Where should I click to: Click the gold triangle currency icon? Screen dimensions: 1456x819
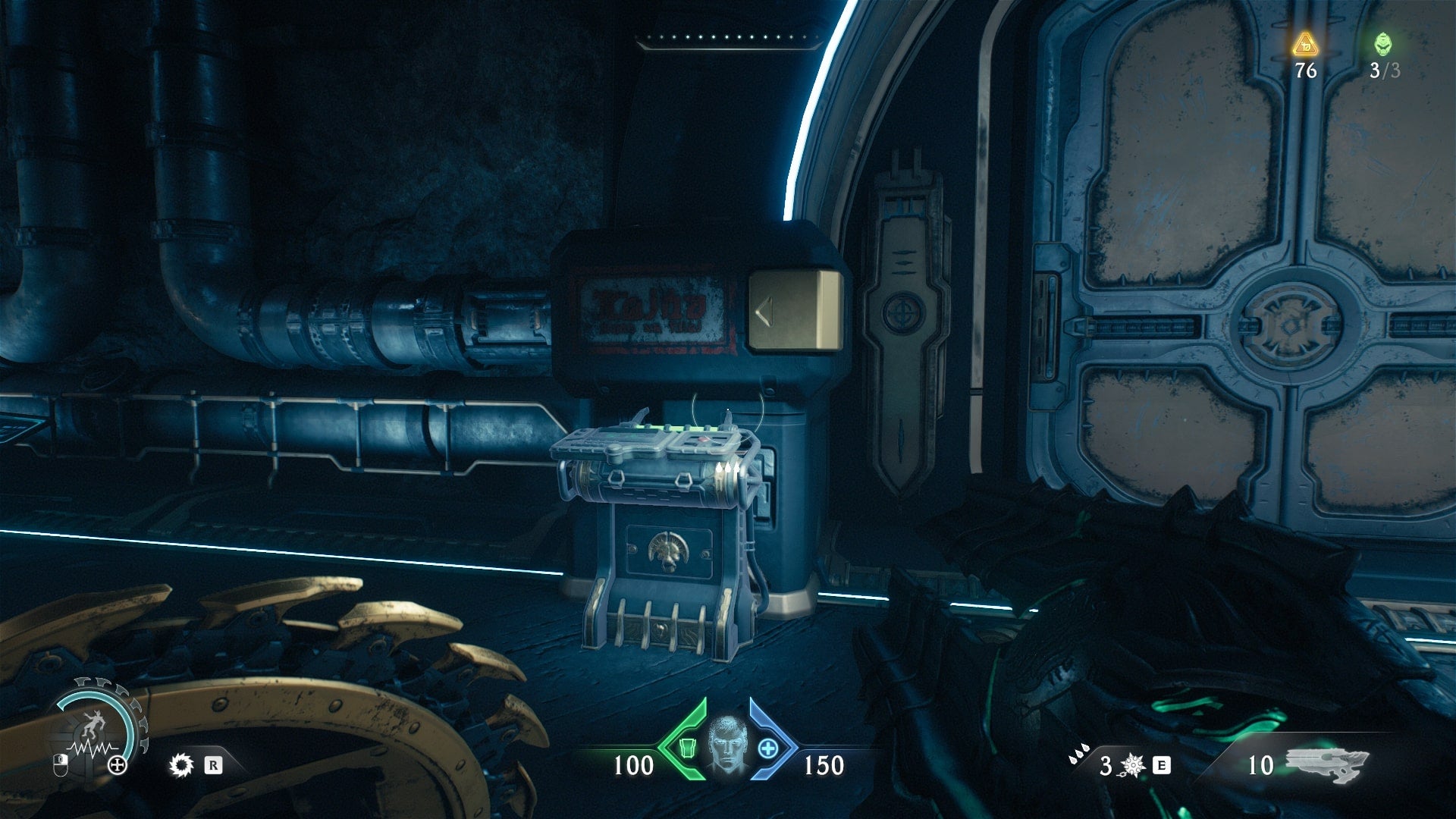(x=1305, y=44)
